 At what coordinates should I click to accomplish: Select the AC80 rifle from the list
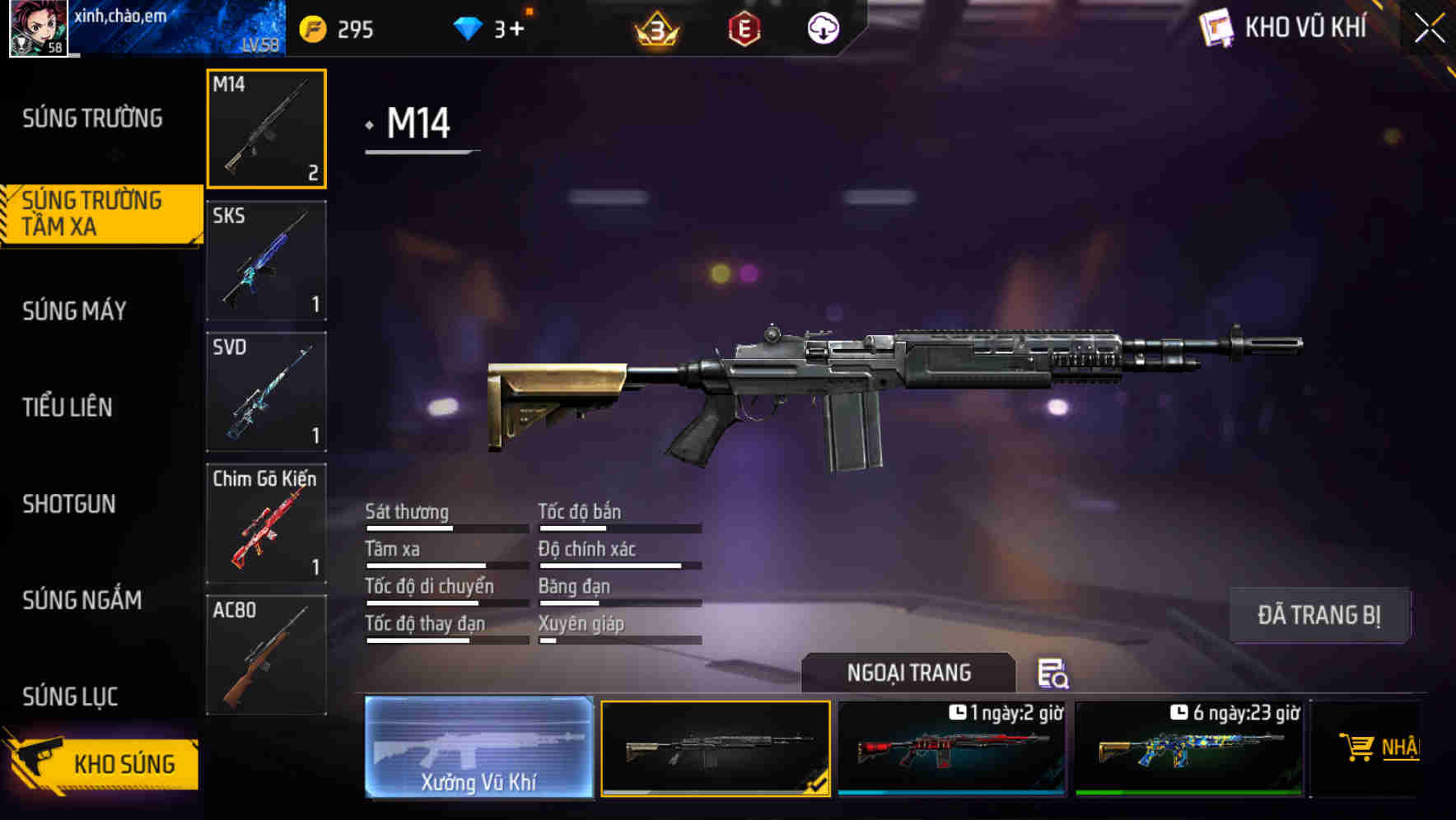(265, 655)
